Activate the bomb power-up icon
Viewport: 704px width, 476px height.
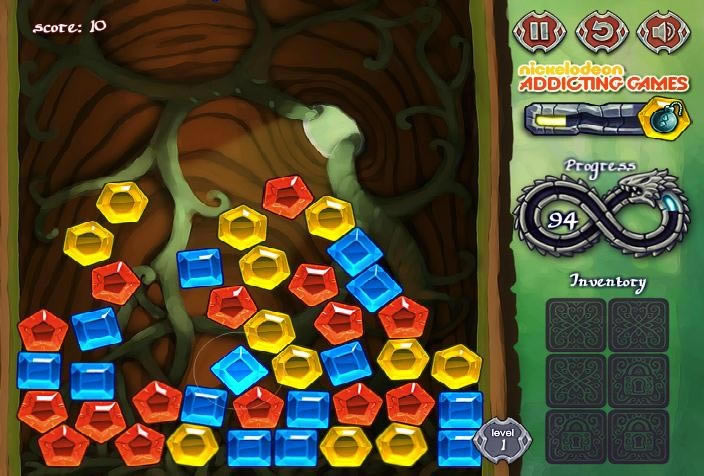click(657, 116)
